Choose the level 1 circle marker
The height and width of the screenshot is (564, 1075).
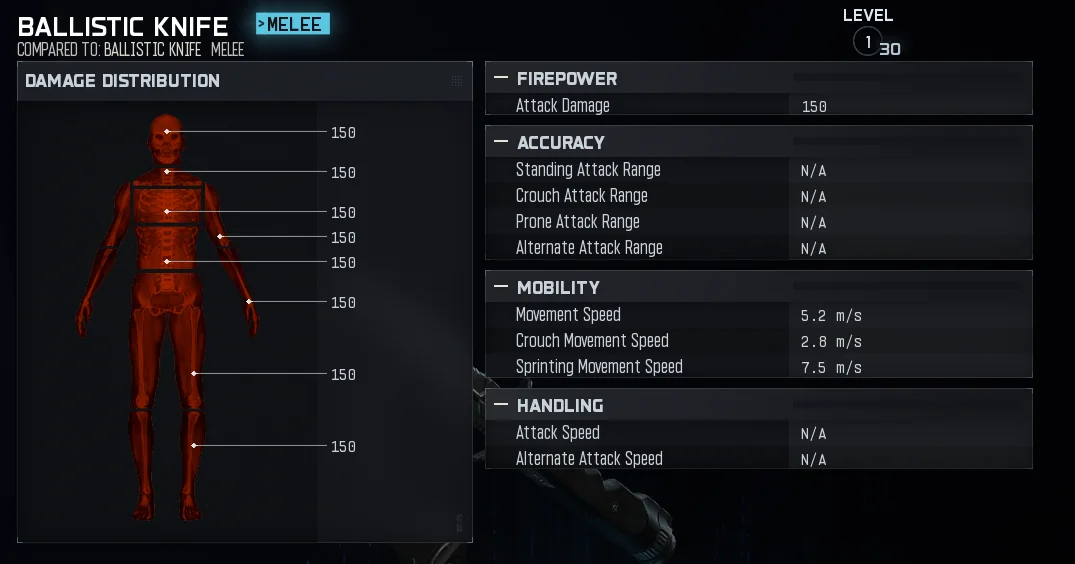[x=867, y=42]
